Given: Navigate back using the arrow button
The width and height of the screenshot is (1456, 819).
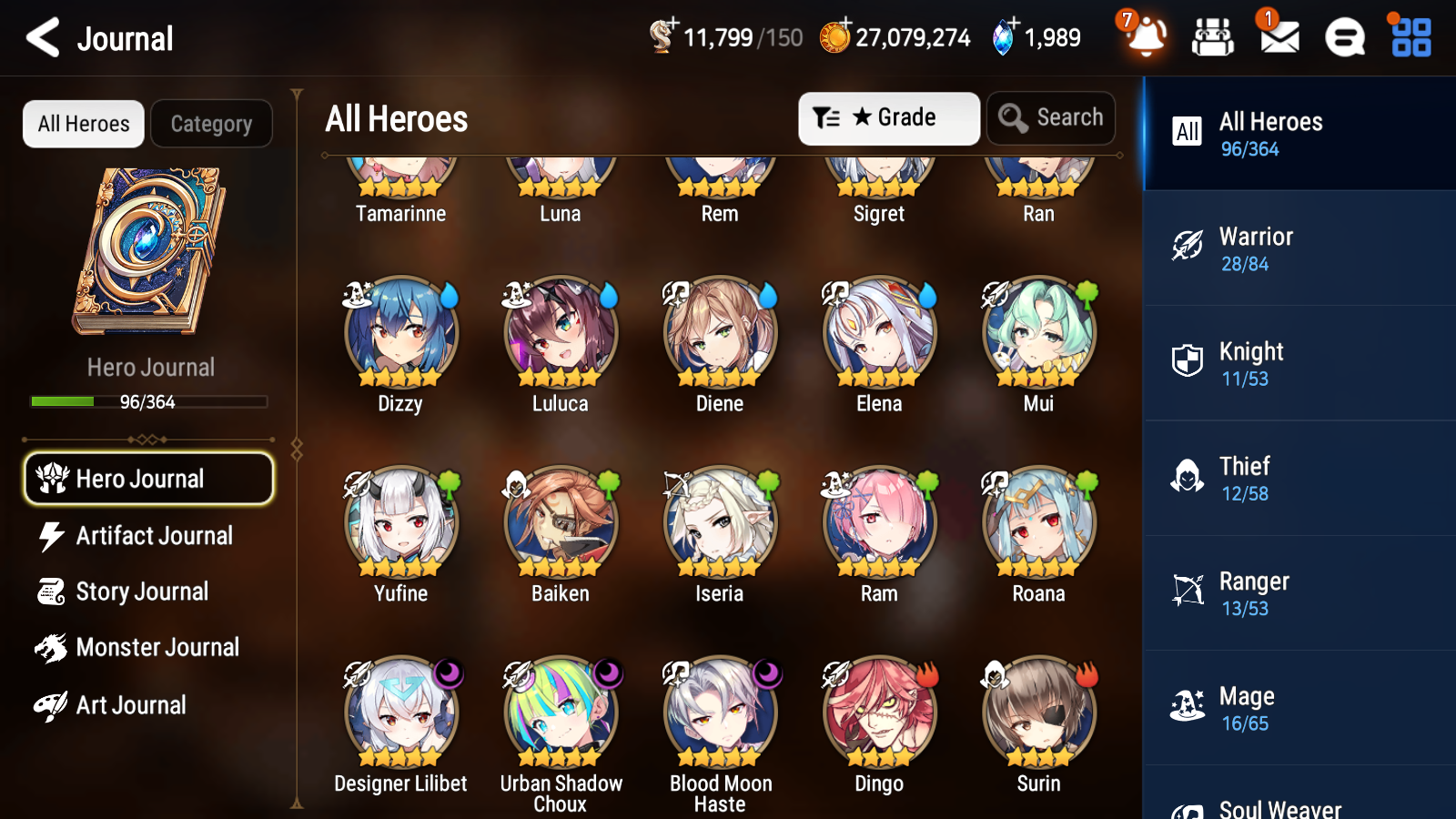Looking at the screenshot, I should pos(41,37).
